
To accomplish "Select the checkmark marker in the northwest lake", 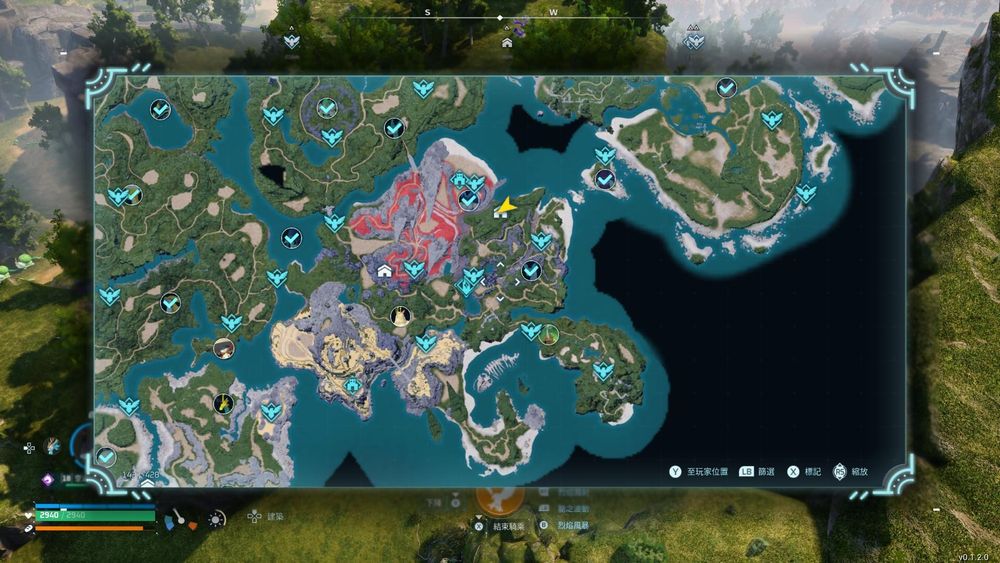I will [160, 109].
